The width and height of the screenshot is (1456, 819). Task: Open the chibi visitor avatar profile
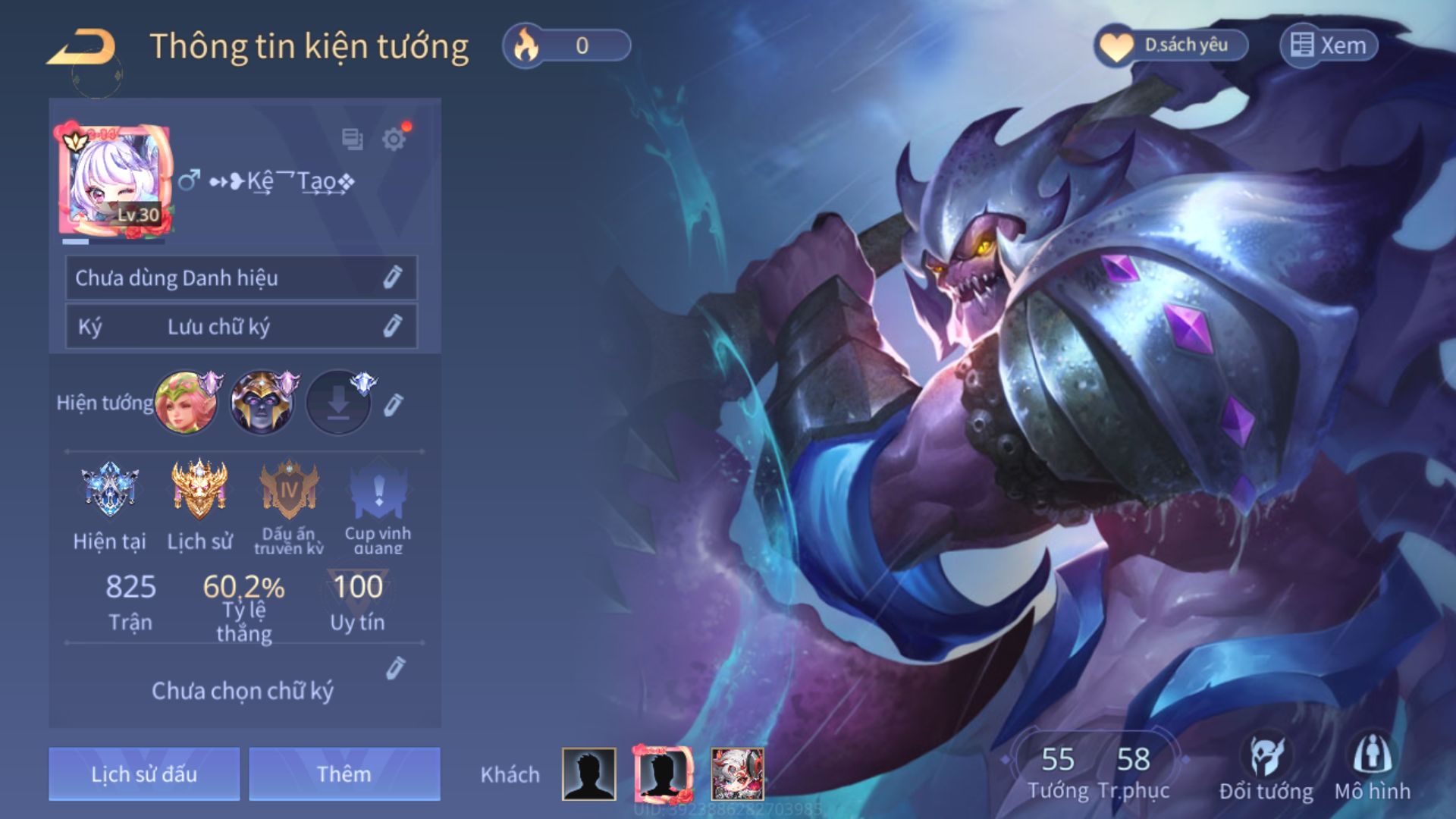tap(737, 773)
